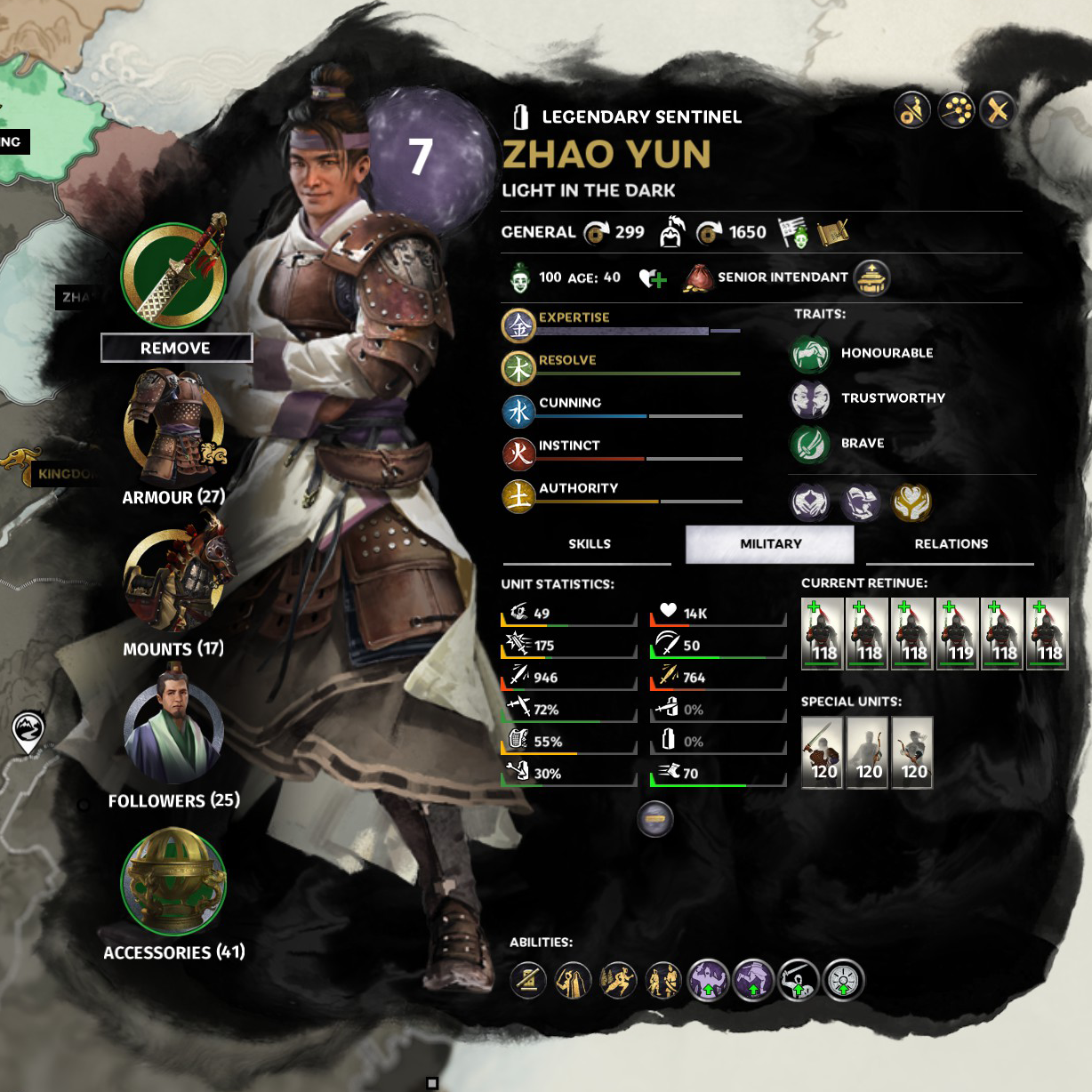Remove the equipped weapon
Screen dimensions: 1092x1092
tap(176, 348)
